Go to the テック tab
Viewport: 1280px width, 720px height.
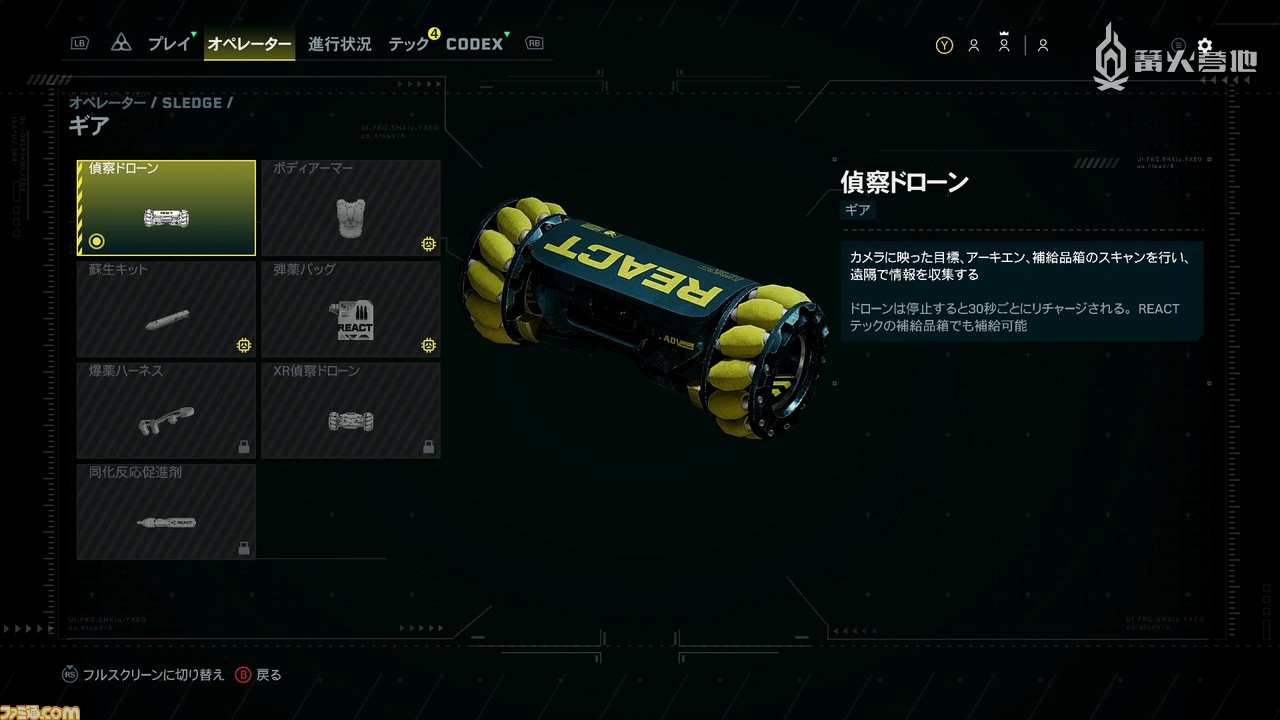[409, 44]
